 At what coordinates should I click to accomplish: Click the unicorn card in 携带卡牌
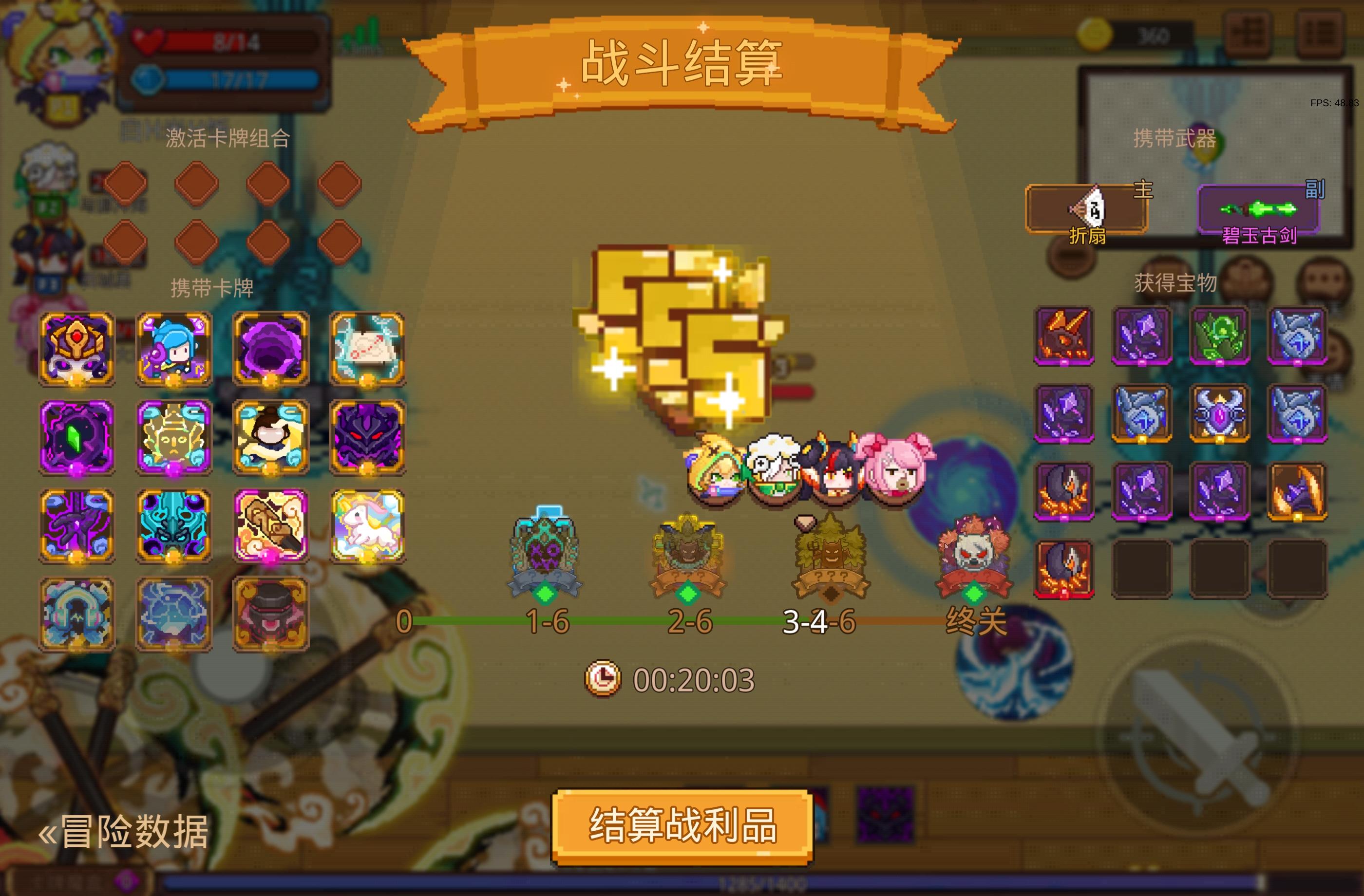367,527
